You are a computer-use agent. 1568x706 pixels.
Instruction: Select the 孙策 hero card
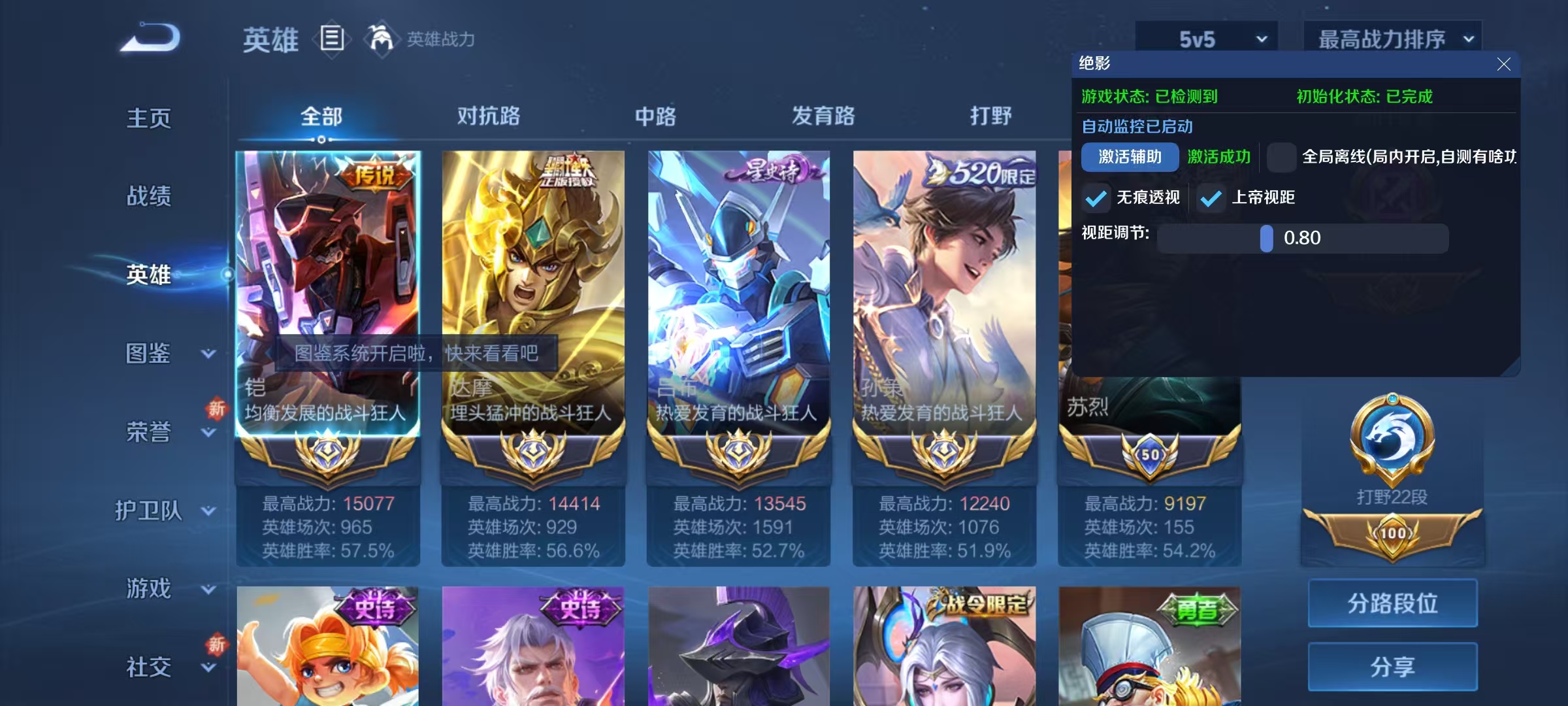pyautogui.click(x=943, y=294)
